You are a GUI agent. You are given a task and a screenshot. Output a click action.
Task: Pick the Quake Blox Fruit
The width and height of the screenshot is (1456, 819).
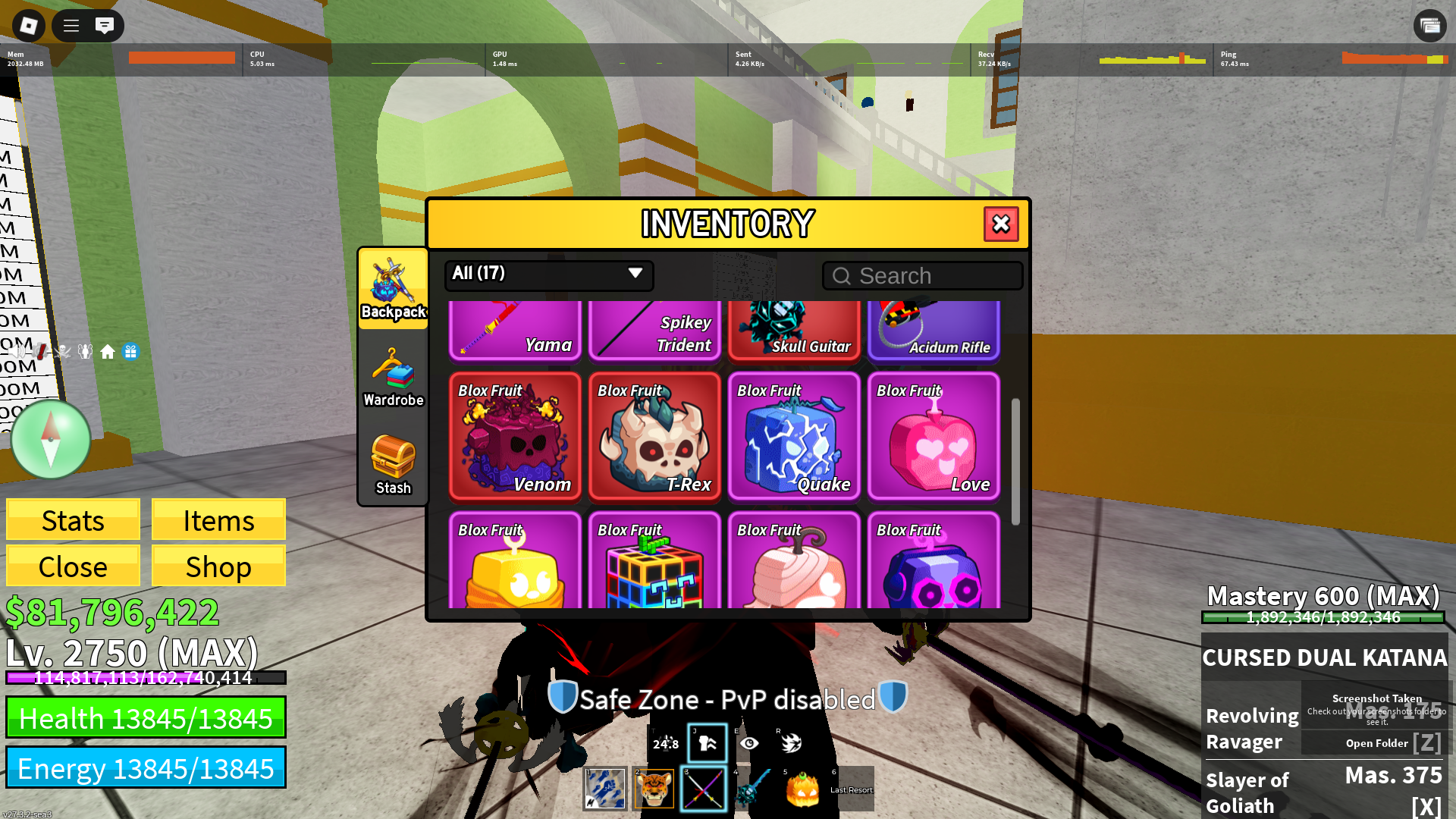pos(794,437)
